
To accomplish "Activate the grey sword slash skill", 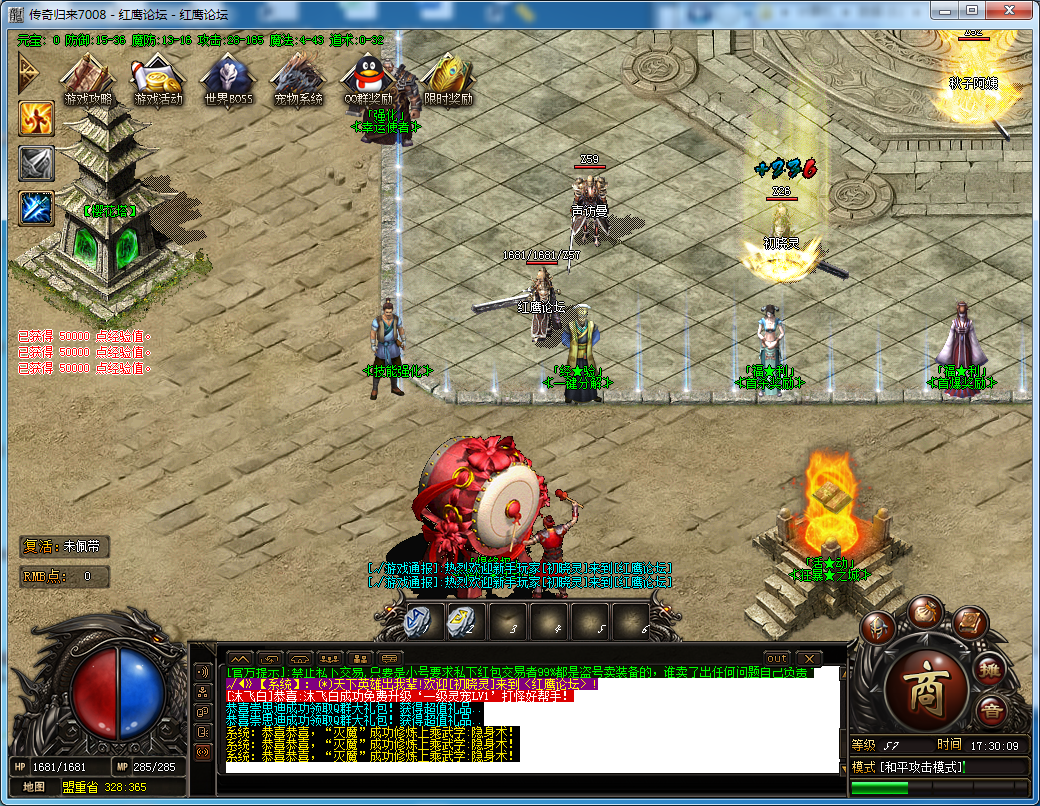I will click(36, 164).
